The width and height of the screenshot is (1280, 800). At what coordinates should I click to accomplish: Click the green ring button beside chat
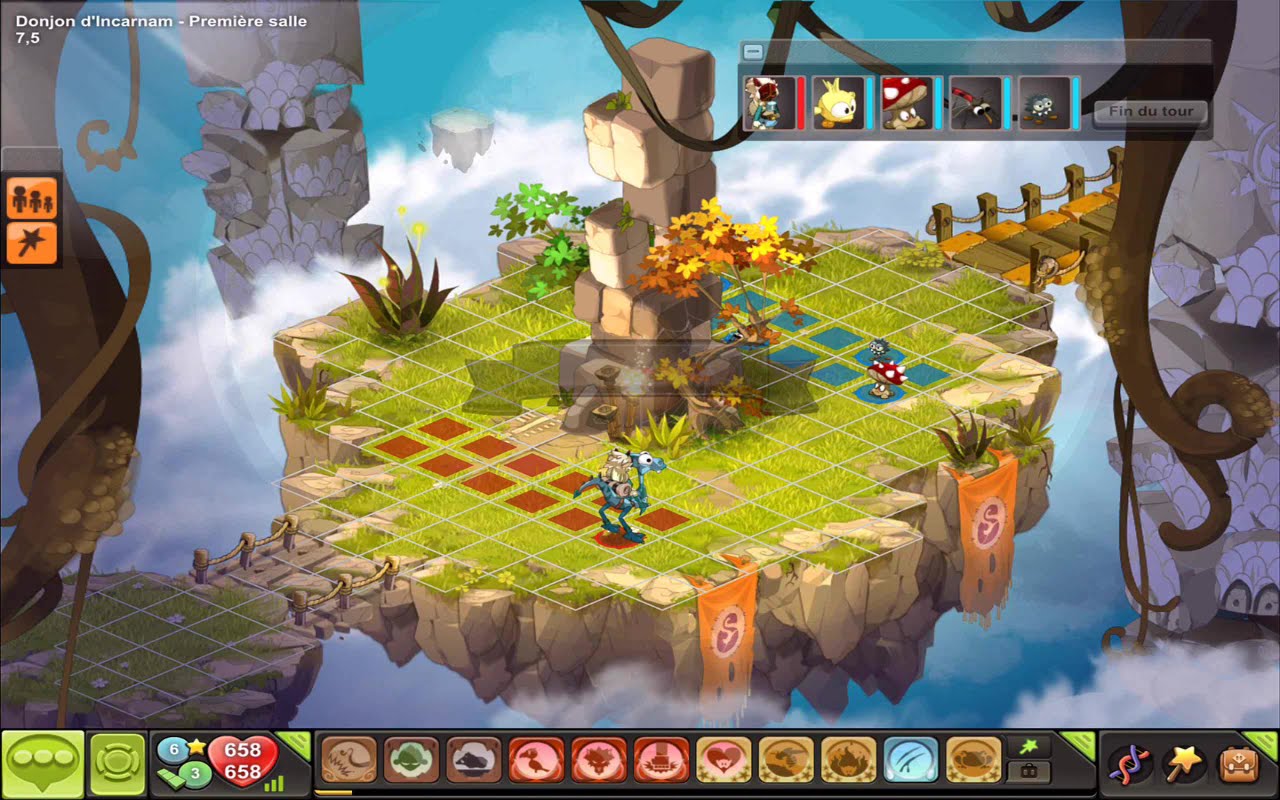118,764
